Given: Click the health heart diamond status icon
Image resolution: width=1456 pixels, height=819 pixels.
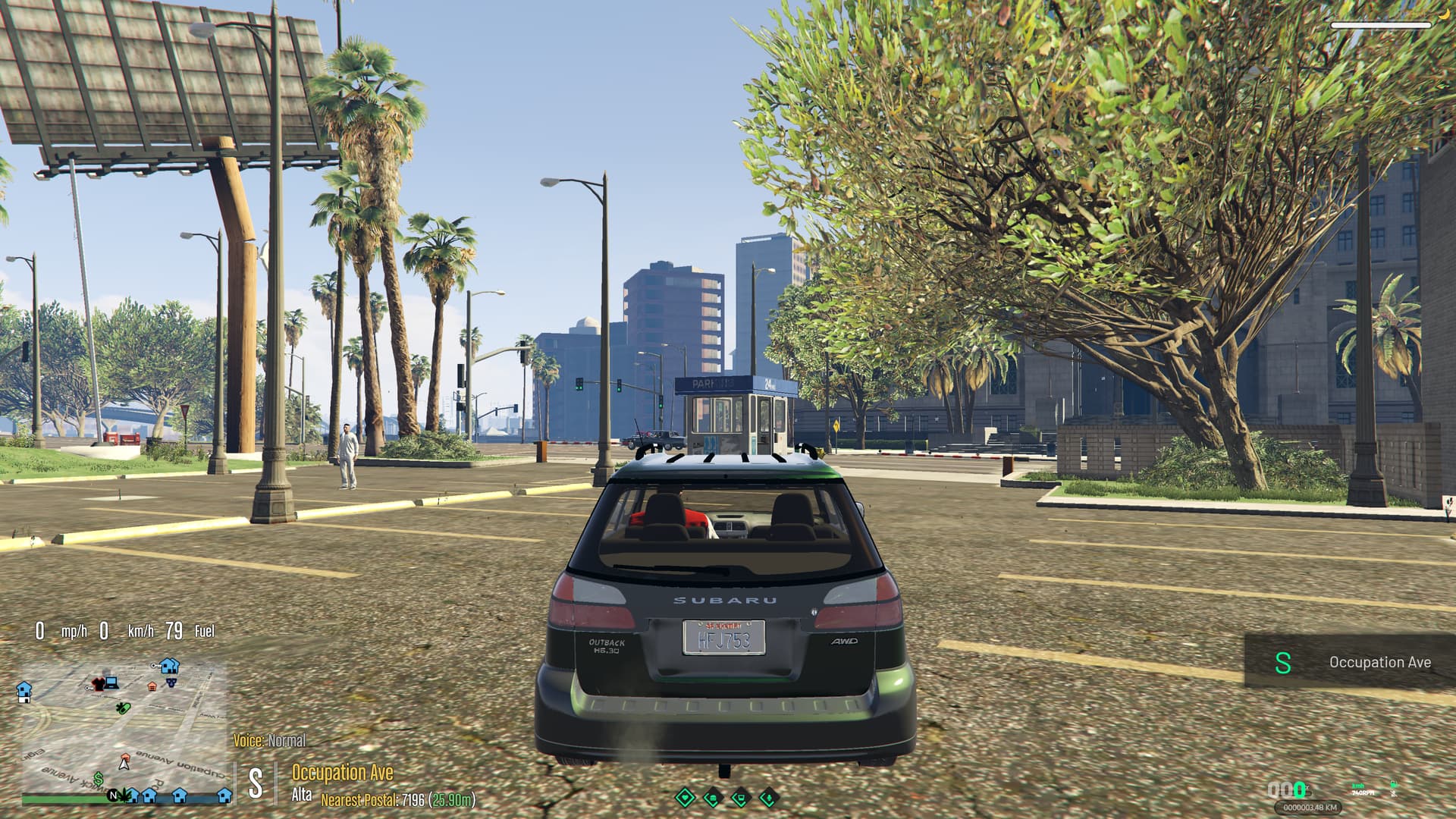Looking at the screenshot, I should 685,798.
